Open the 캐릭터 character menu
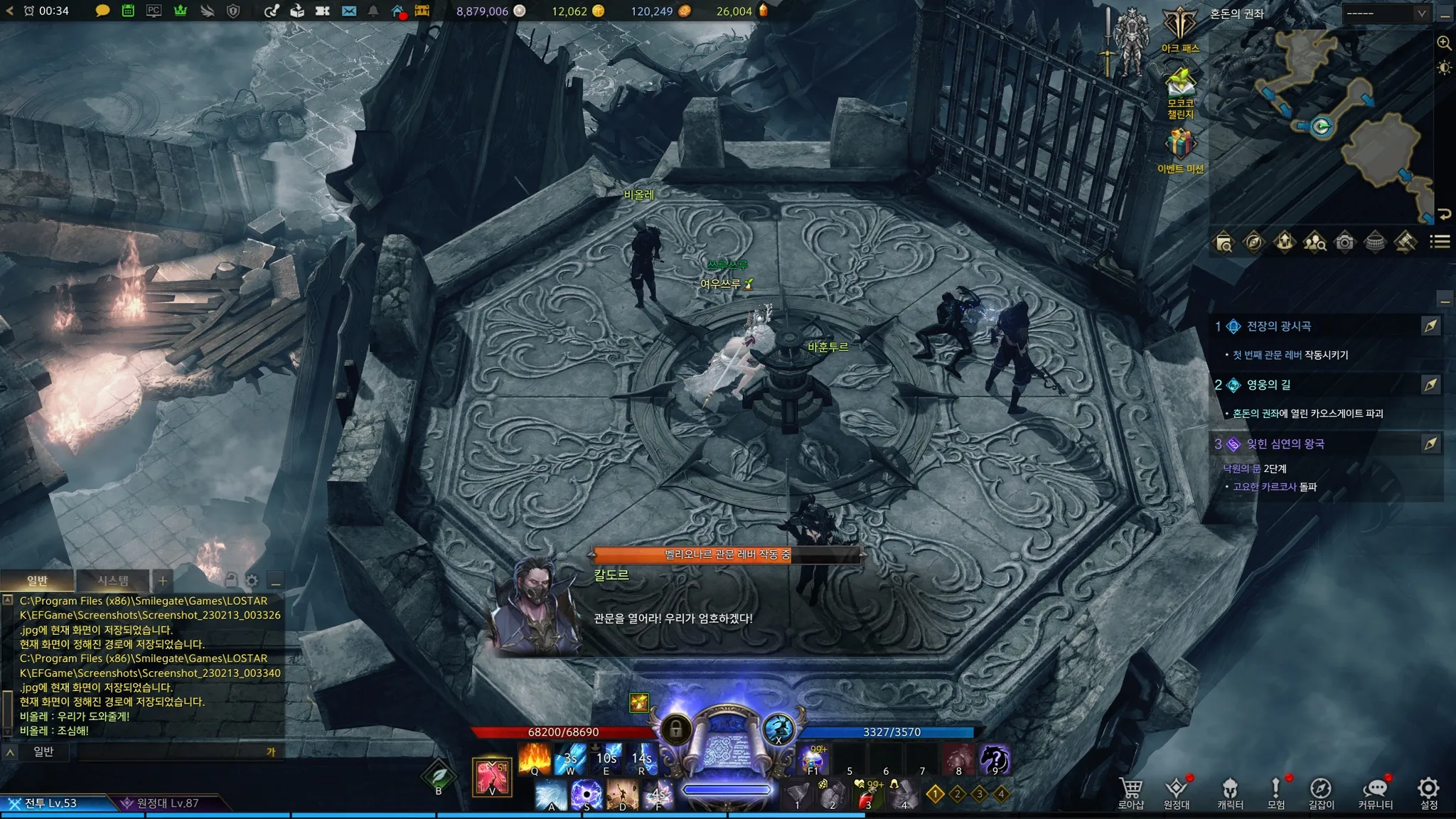This screenshot has width=1456, height=819. pyautogui.click(x=1230, y=793)
